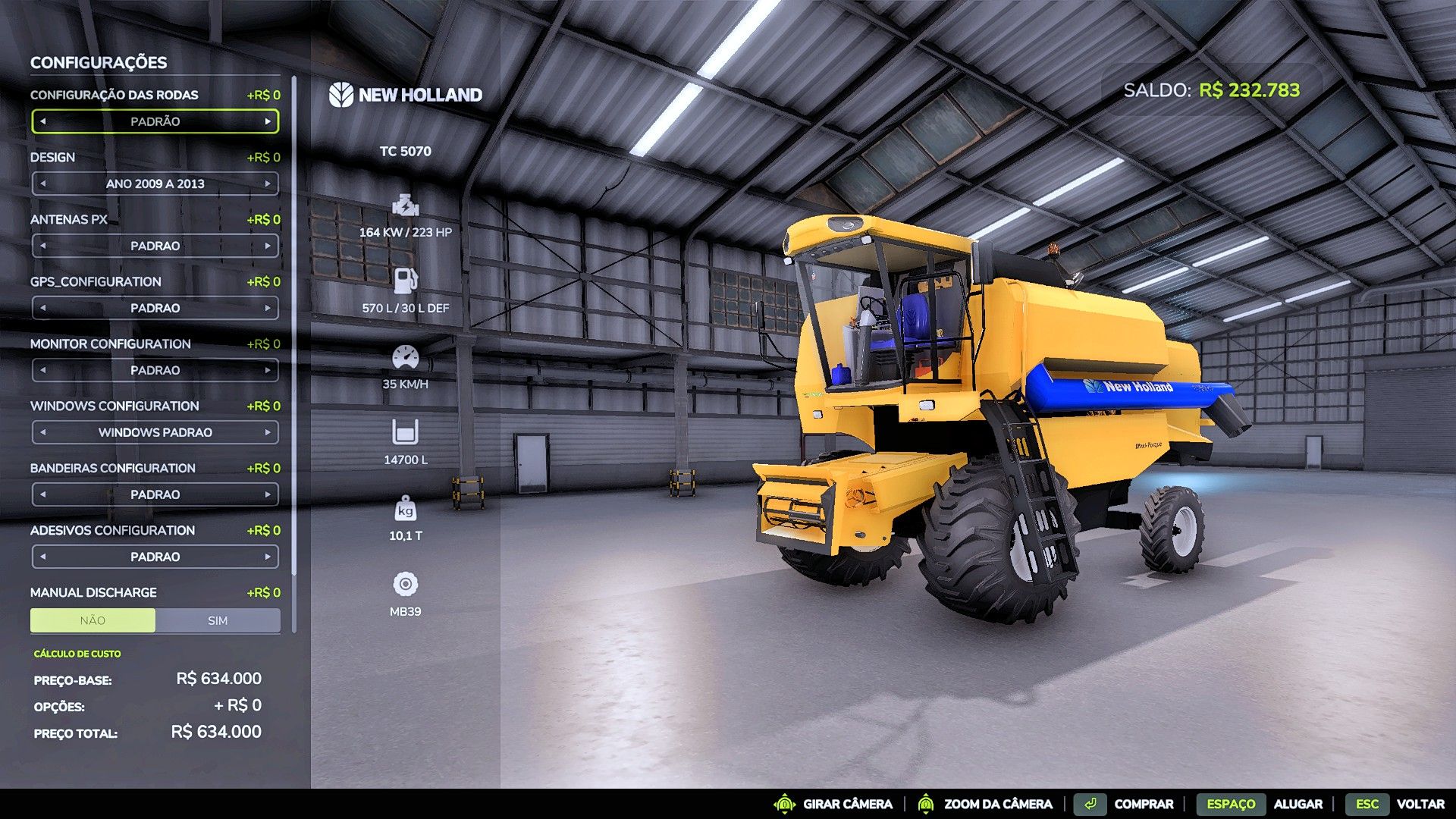Screen dimensions: 1456x819
Task: Click the engine power specification icon
Action: pos(406,206)
